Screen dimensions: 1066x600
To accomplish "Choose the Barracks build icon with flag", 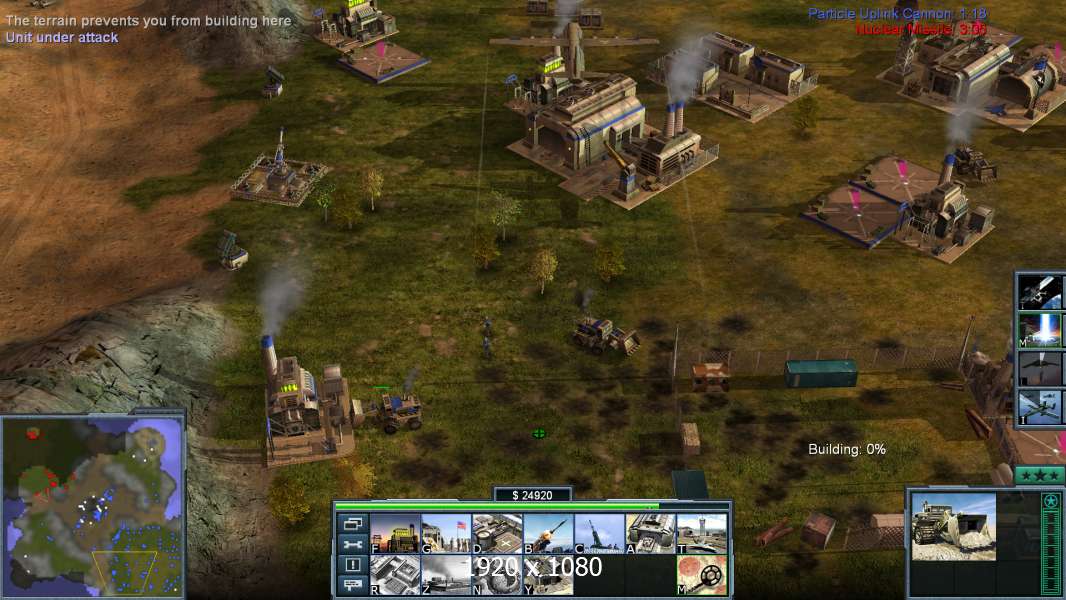I will pyautogui.click(x=446, y=534).
